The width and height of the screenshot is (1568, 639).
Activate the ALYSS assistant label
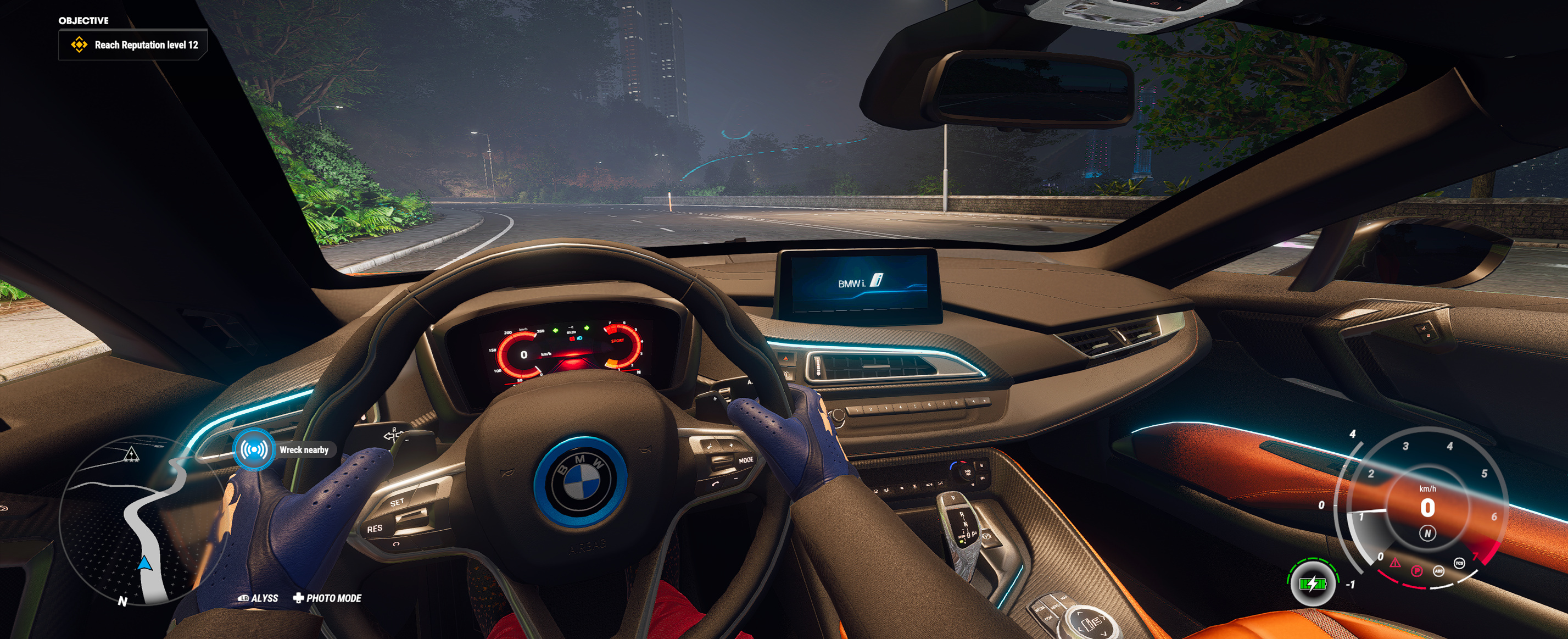[259, 598]
